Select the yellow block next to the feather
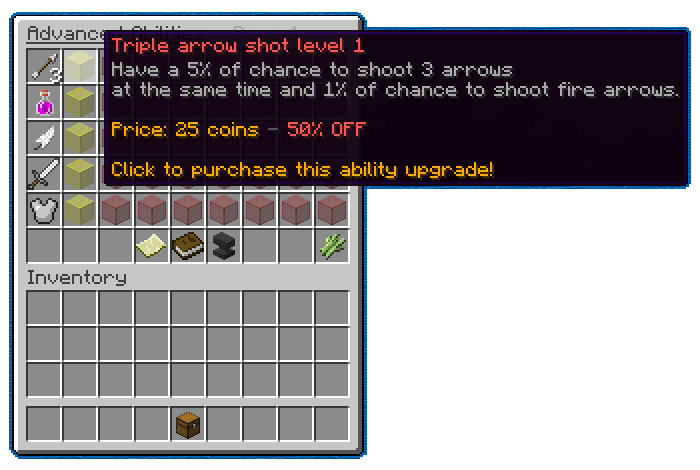Image resolution: width=700 pixels, height=470 pixels. tap(80, 138)
